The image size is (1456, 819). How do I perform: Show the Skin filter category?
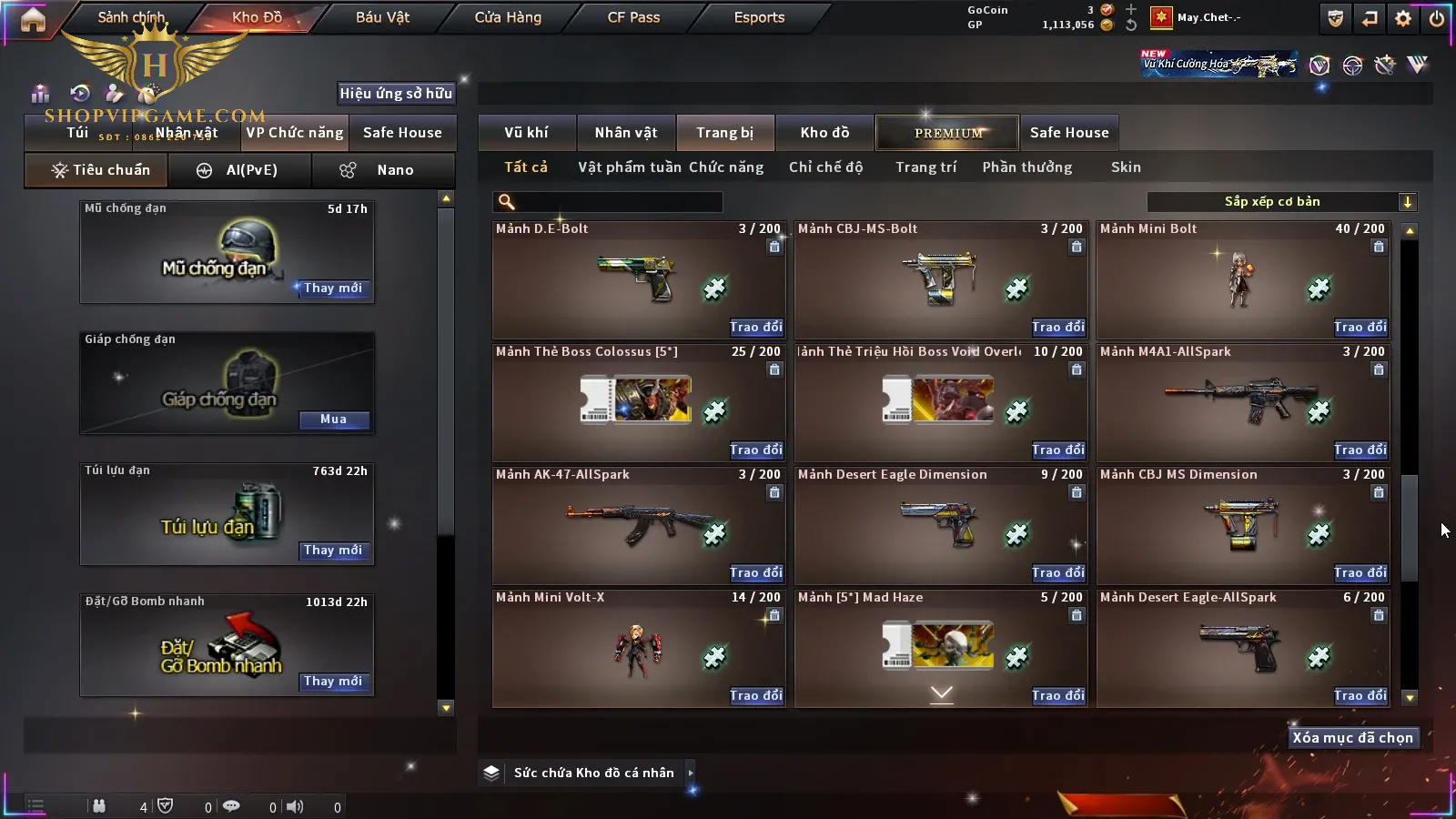coord(1126,167)
